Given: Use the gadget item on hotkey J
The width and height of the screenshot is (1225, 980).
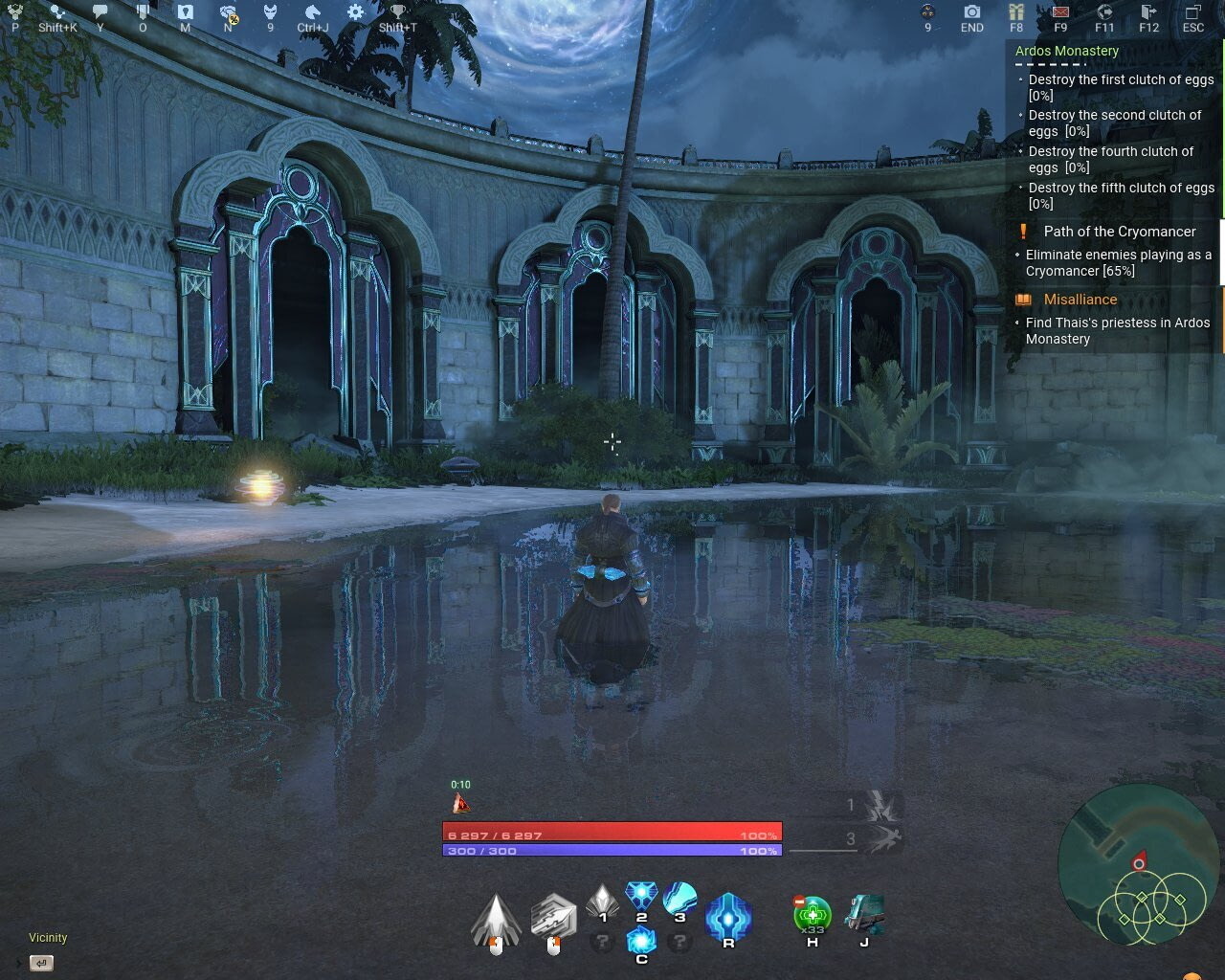Looking at the screenshot, I should 864,915.
